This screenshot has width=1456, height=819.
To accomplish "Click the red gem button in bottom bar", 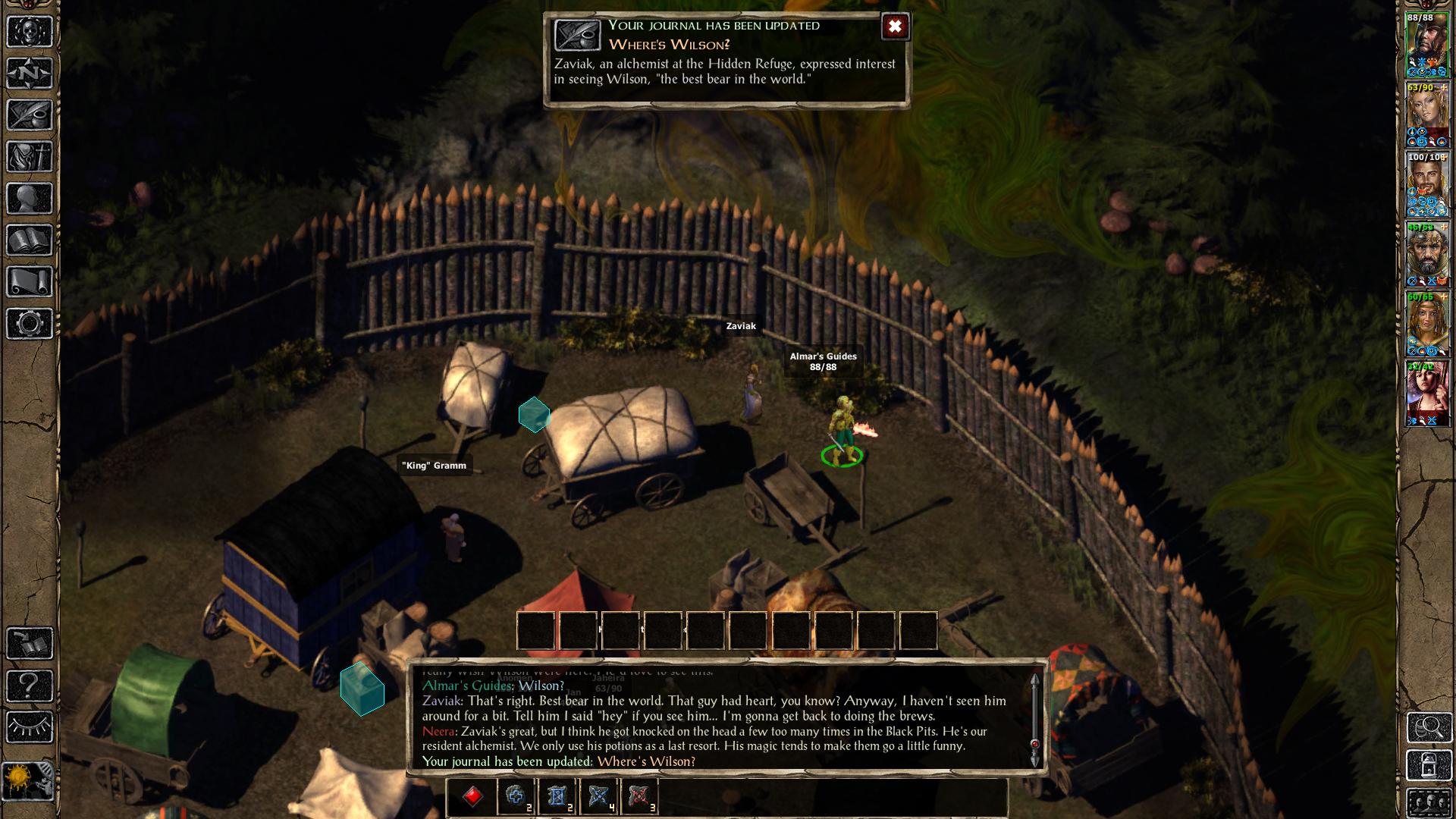I will (x=472, y=796).
